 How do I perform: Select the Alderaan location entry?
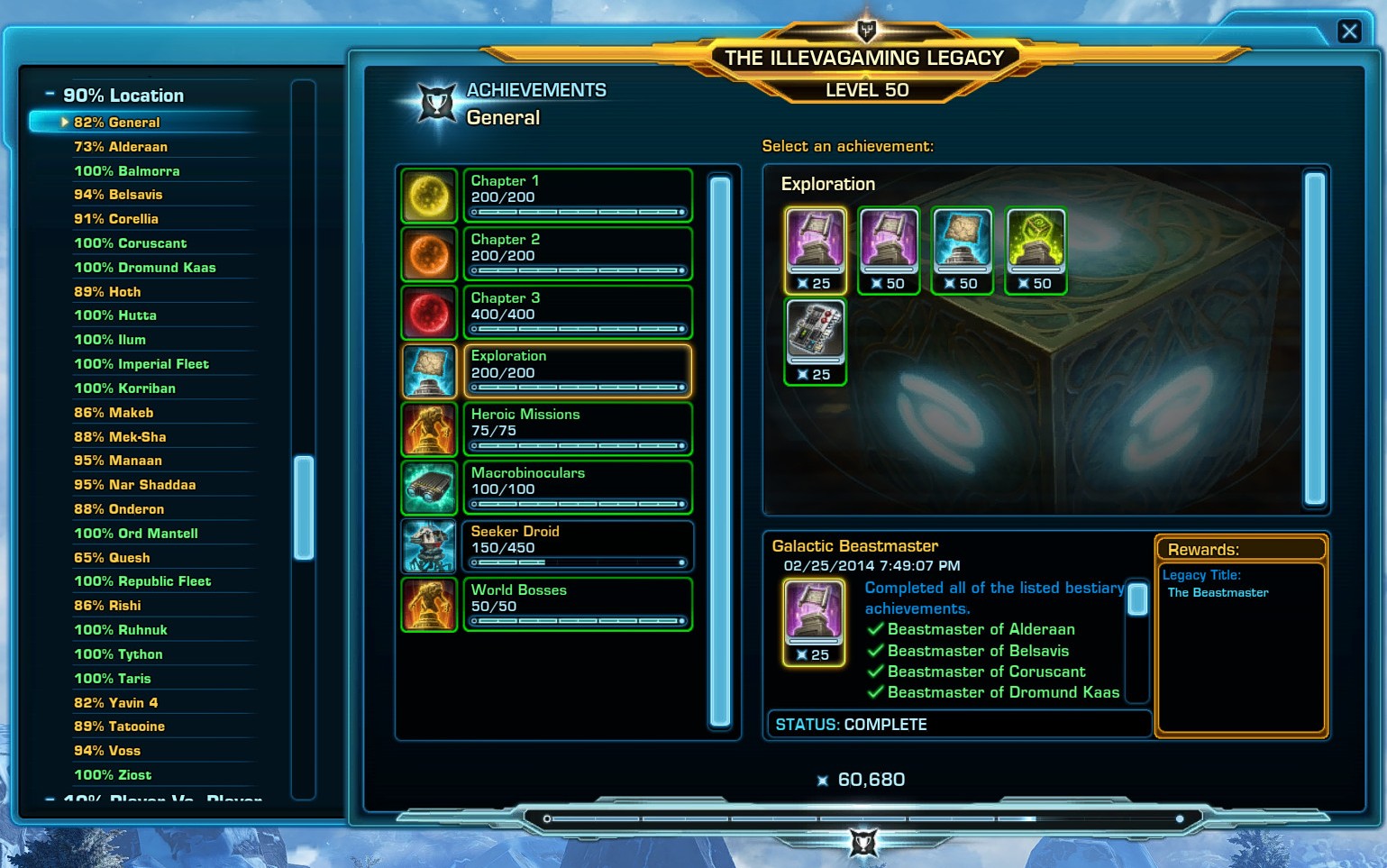121,147
